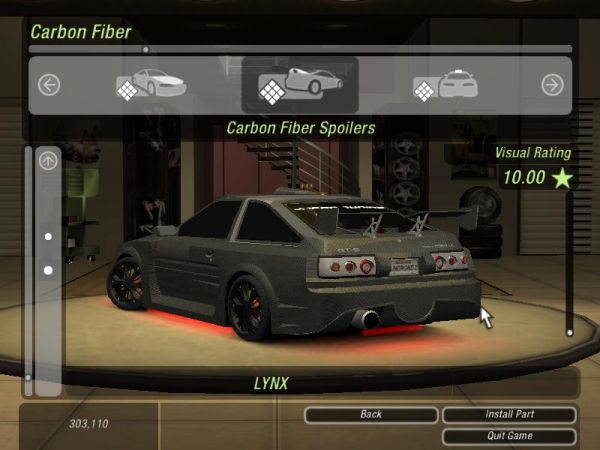Click the up arrow on the left panel

48,160
